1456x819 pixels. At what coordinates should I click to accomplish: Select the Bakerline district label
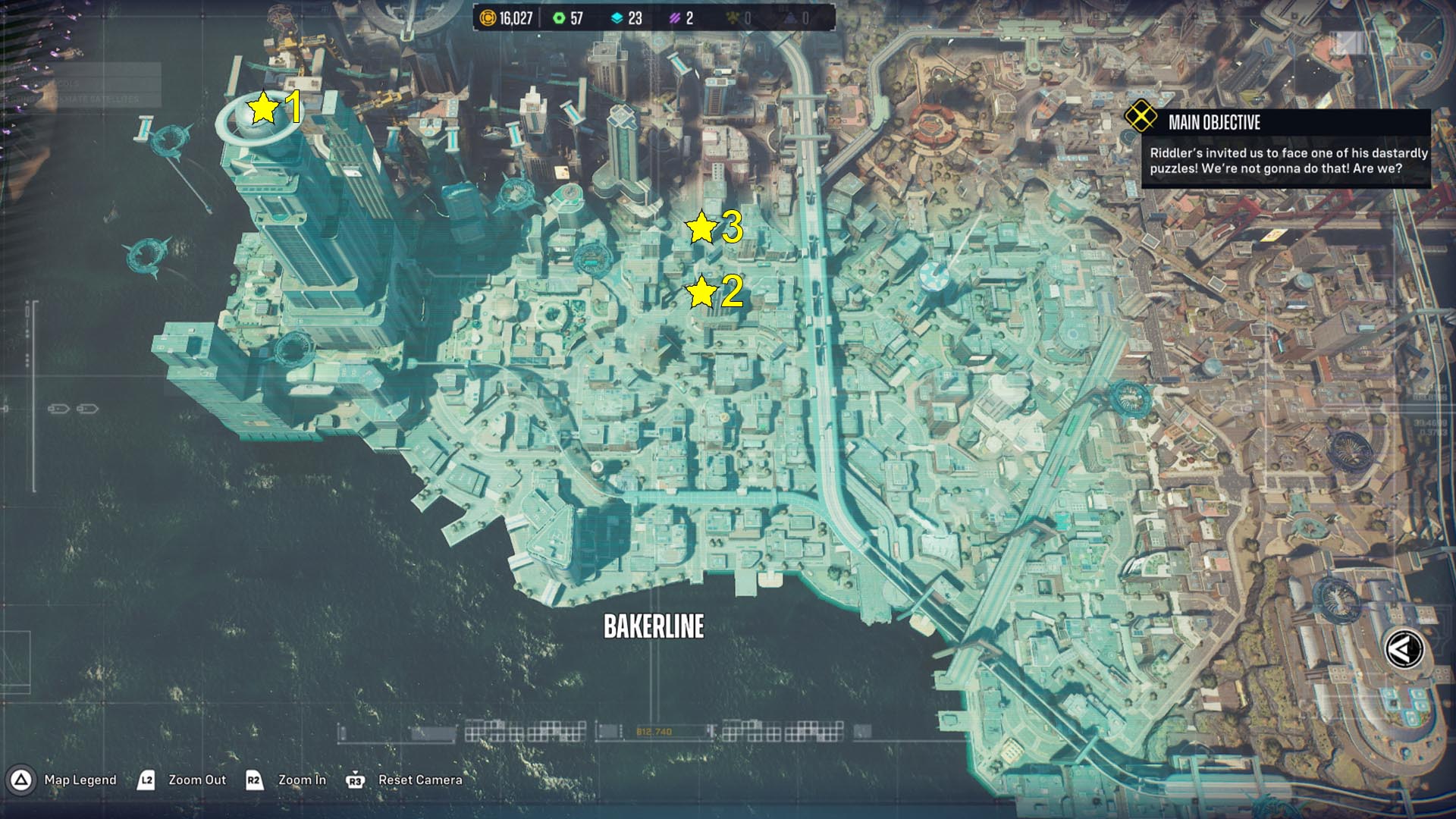click(654, 626)
